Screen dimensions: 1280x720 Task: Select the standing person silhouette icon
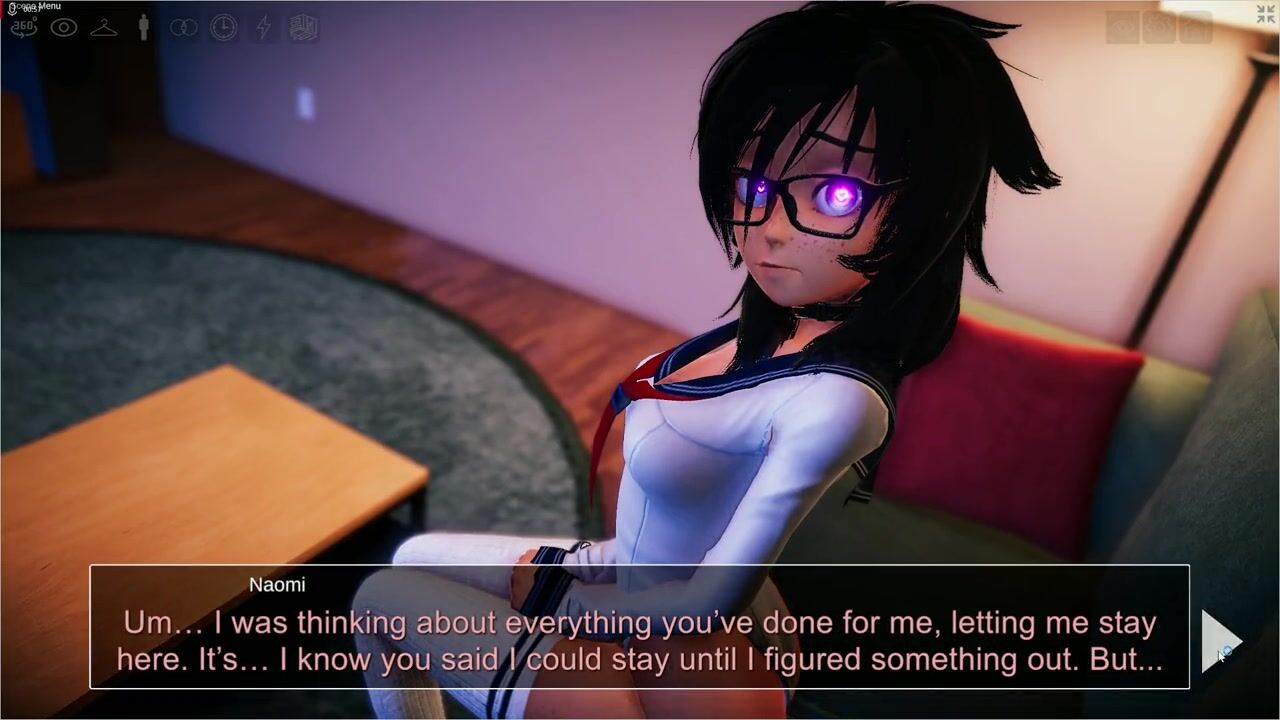(x=144, y=28)
